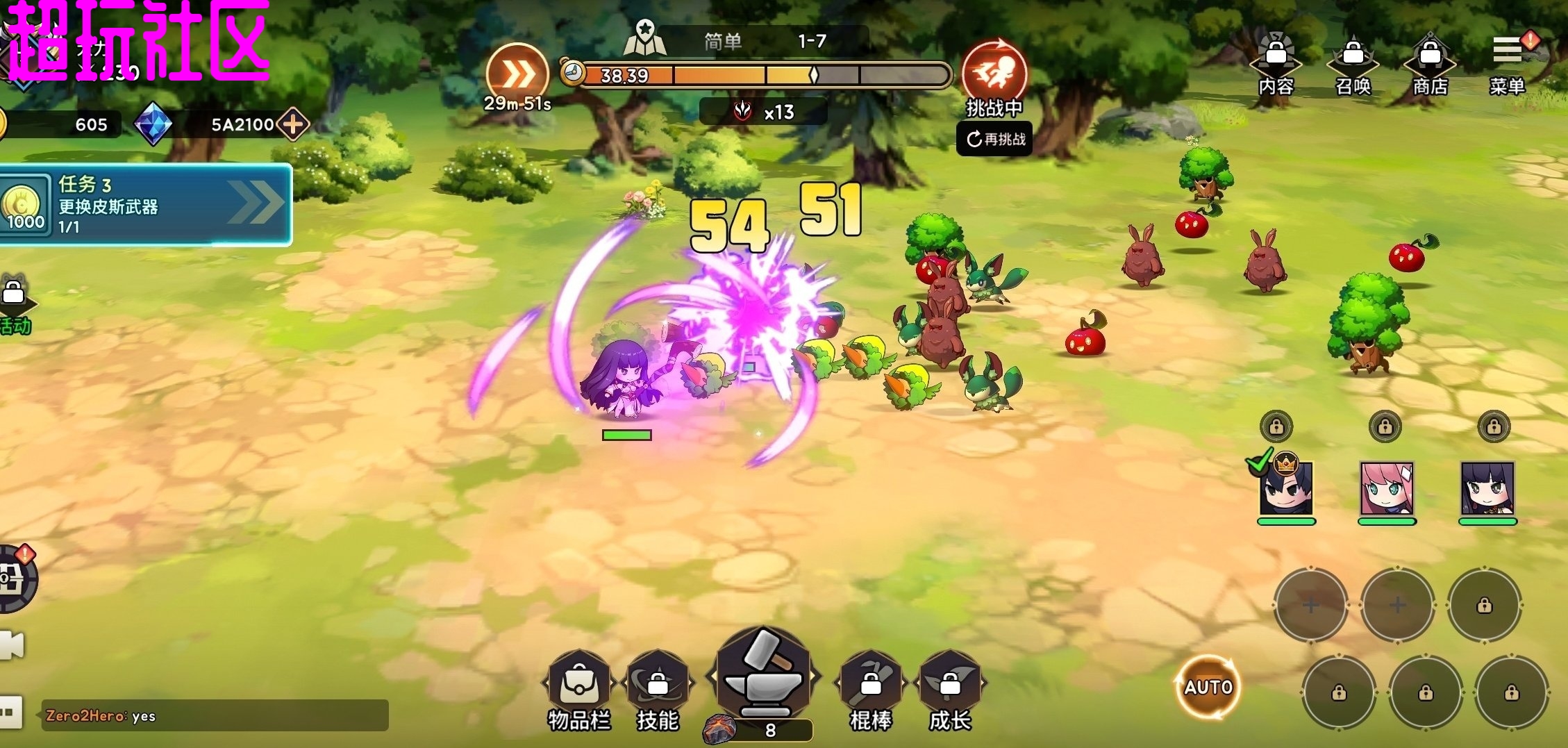Tap the red 挑战中 challenge icon
This screenshot has height=748, width=1568.
coord(994,72)
